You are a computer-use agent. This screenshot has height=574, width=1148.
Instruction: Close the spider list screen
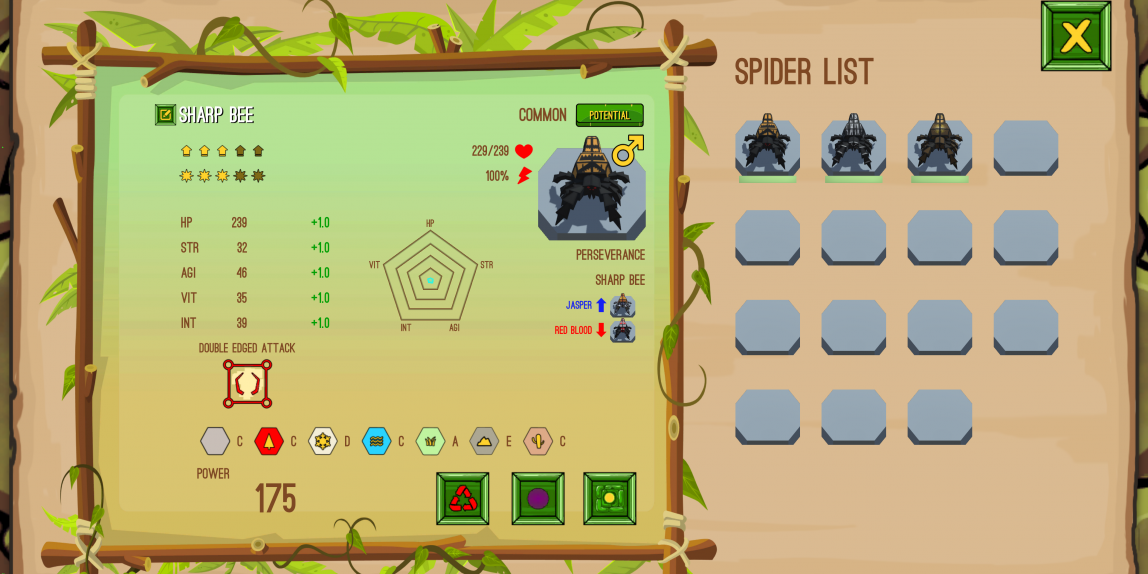1075,36
